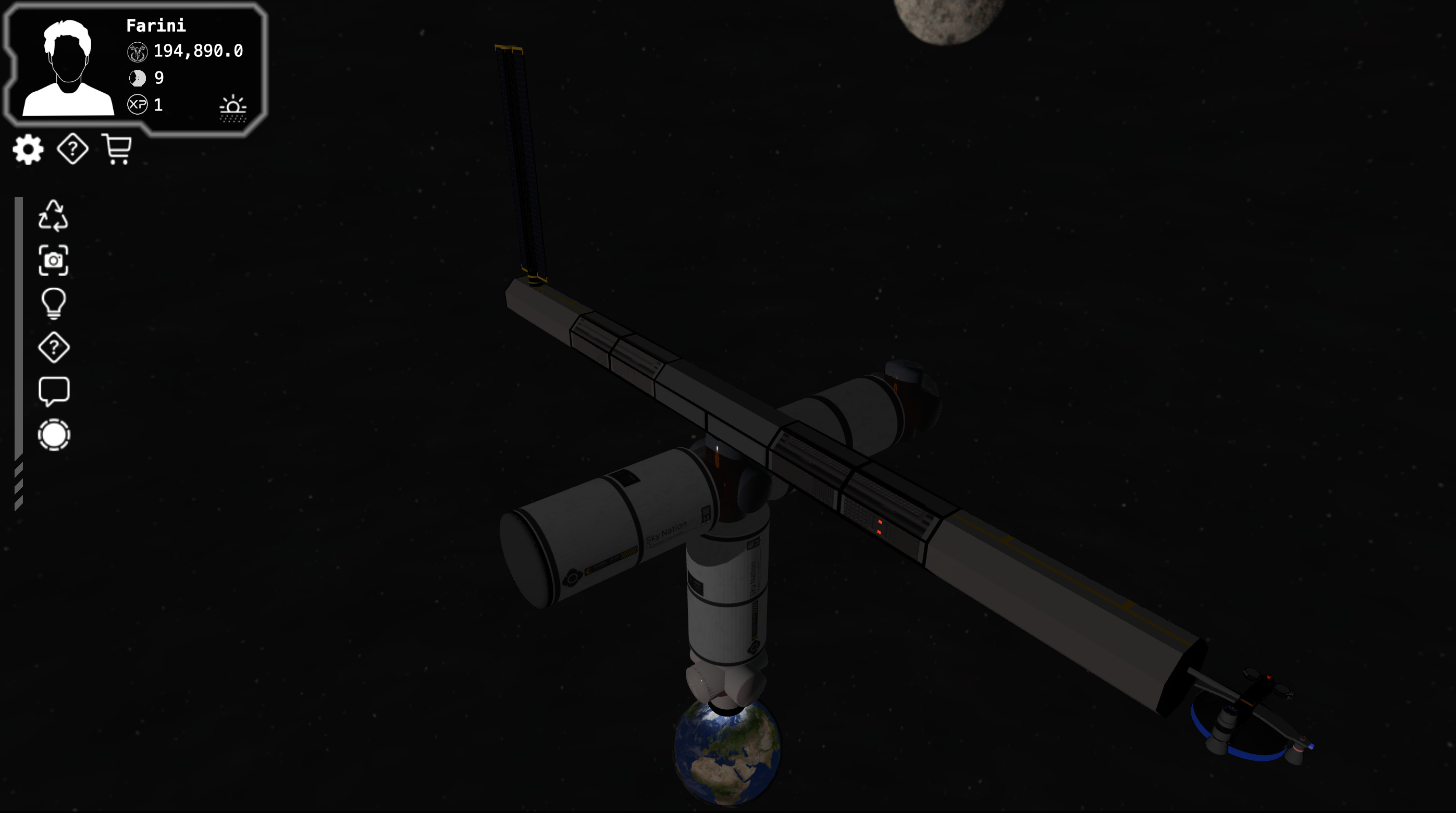
Task: Toggle the day-night sunrise indicator on the profile card
Action: [232, 107]
